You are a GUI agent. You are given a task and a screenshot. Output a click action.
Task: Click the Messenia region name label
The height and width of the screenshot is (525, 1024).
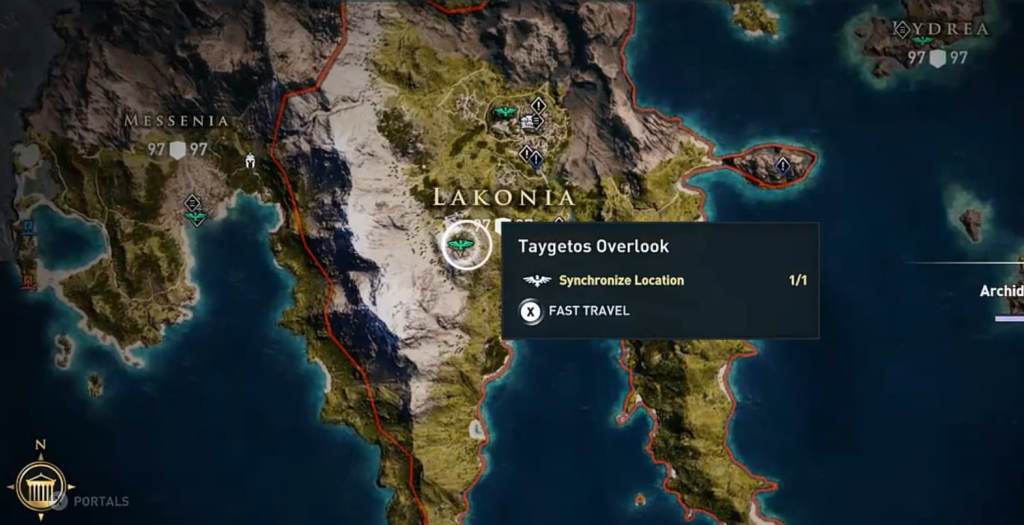tap(176, 121)
